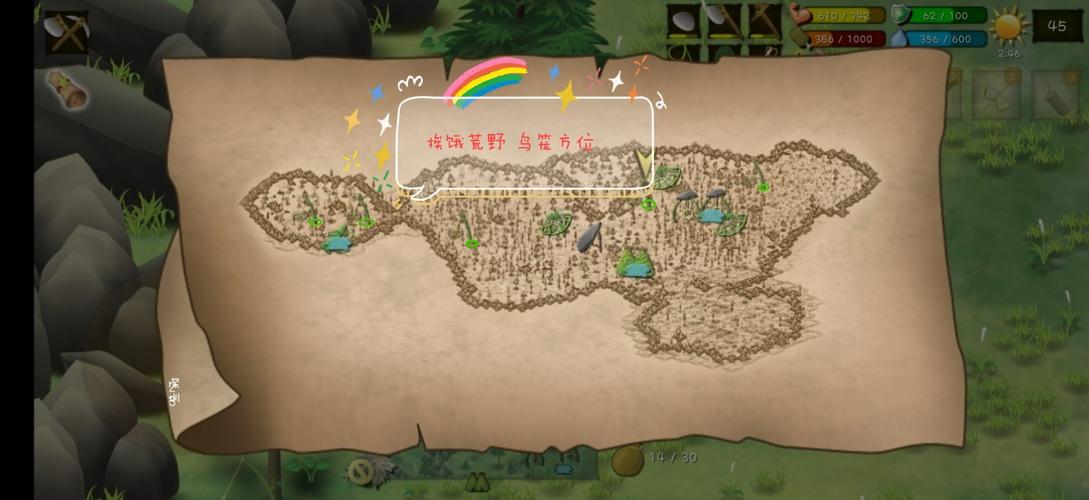
Task: Select the faded pitchfork quick slot
Action: coord(996,96)
